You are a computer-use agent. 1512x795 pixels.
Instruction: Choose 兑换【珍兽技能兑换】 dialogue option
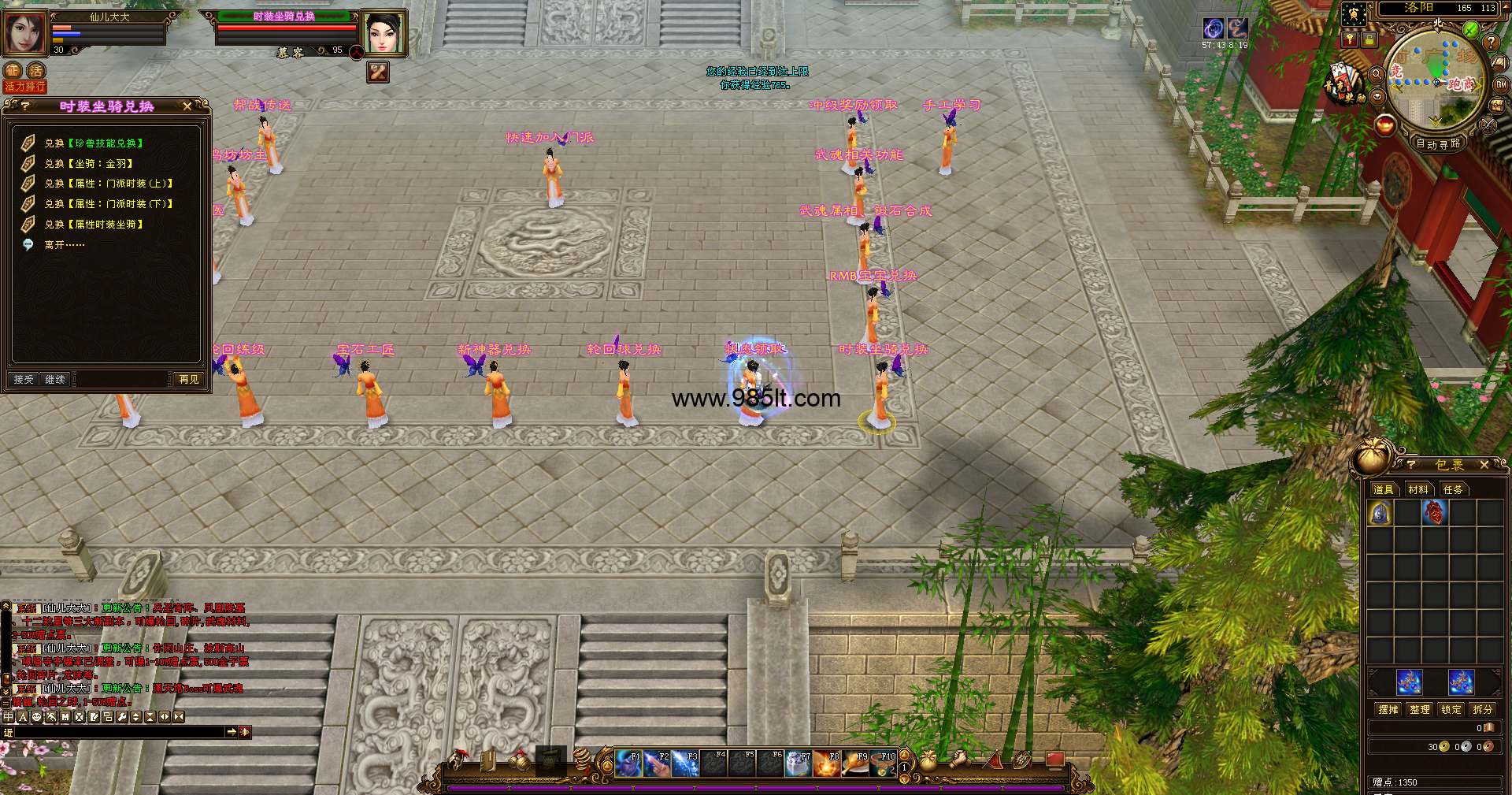[94, 143]
